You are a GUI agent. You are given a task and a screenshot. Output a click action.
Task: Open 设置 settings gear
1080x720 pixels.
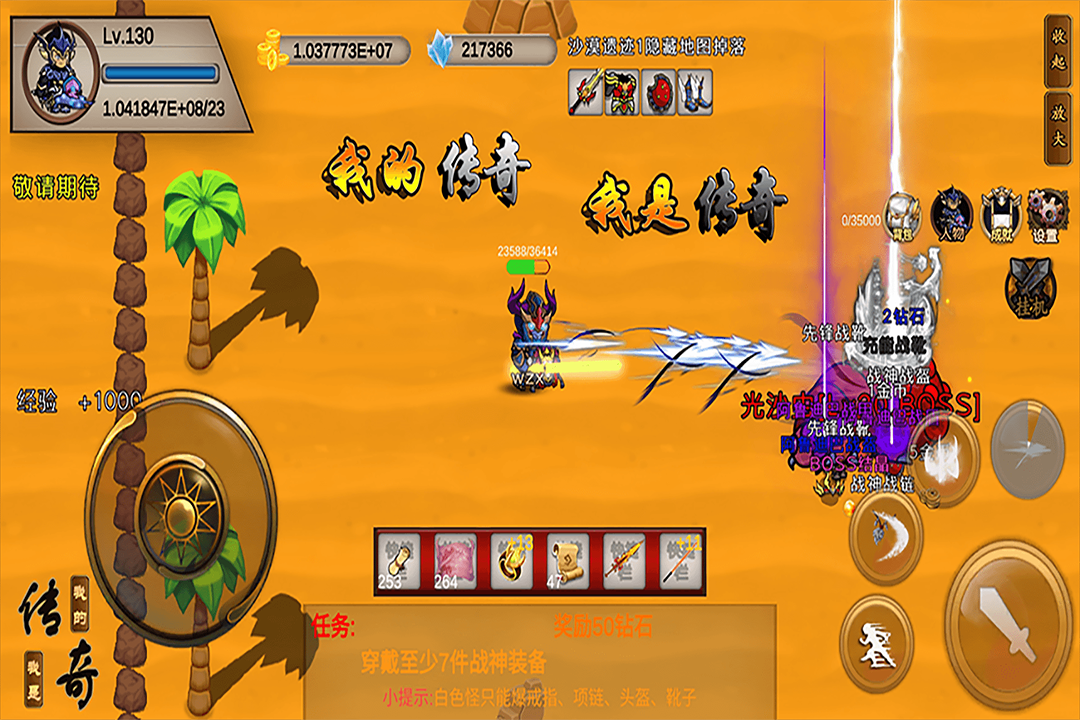pos(1047,212)
